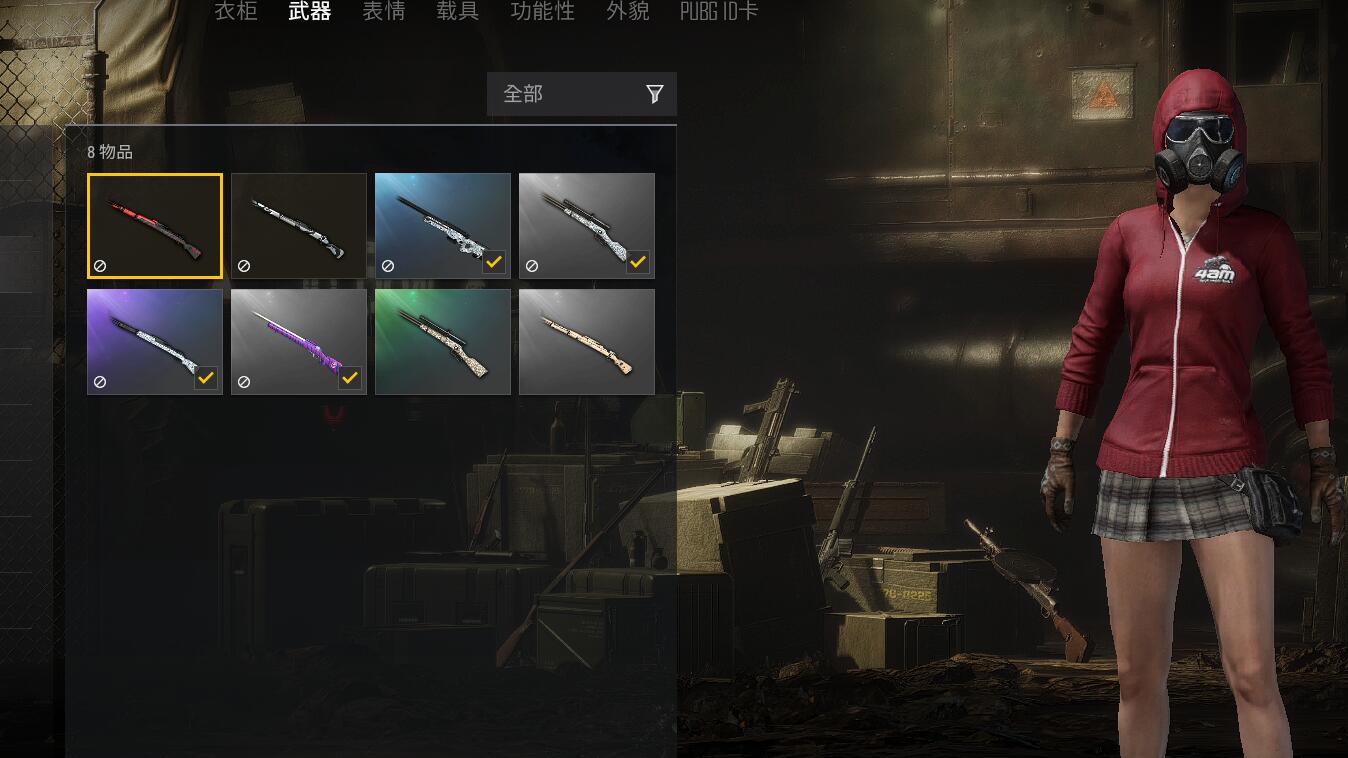Click the ⊘ icon on blue sniper skin

pyautogui.click(x=386, y=264)
